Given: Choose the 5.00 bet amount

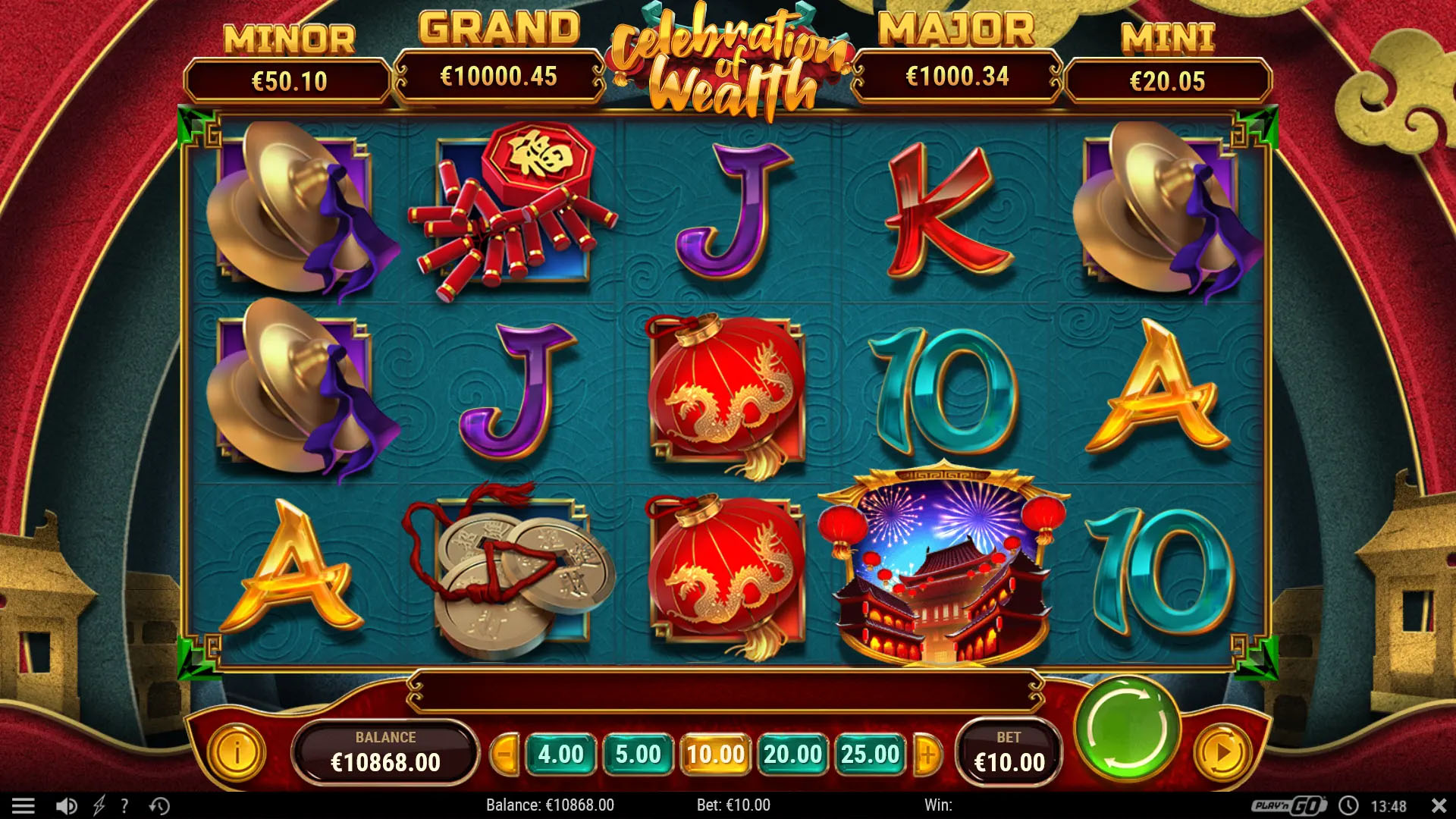Looking at the screenshot, I should tap(638, 755).
